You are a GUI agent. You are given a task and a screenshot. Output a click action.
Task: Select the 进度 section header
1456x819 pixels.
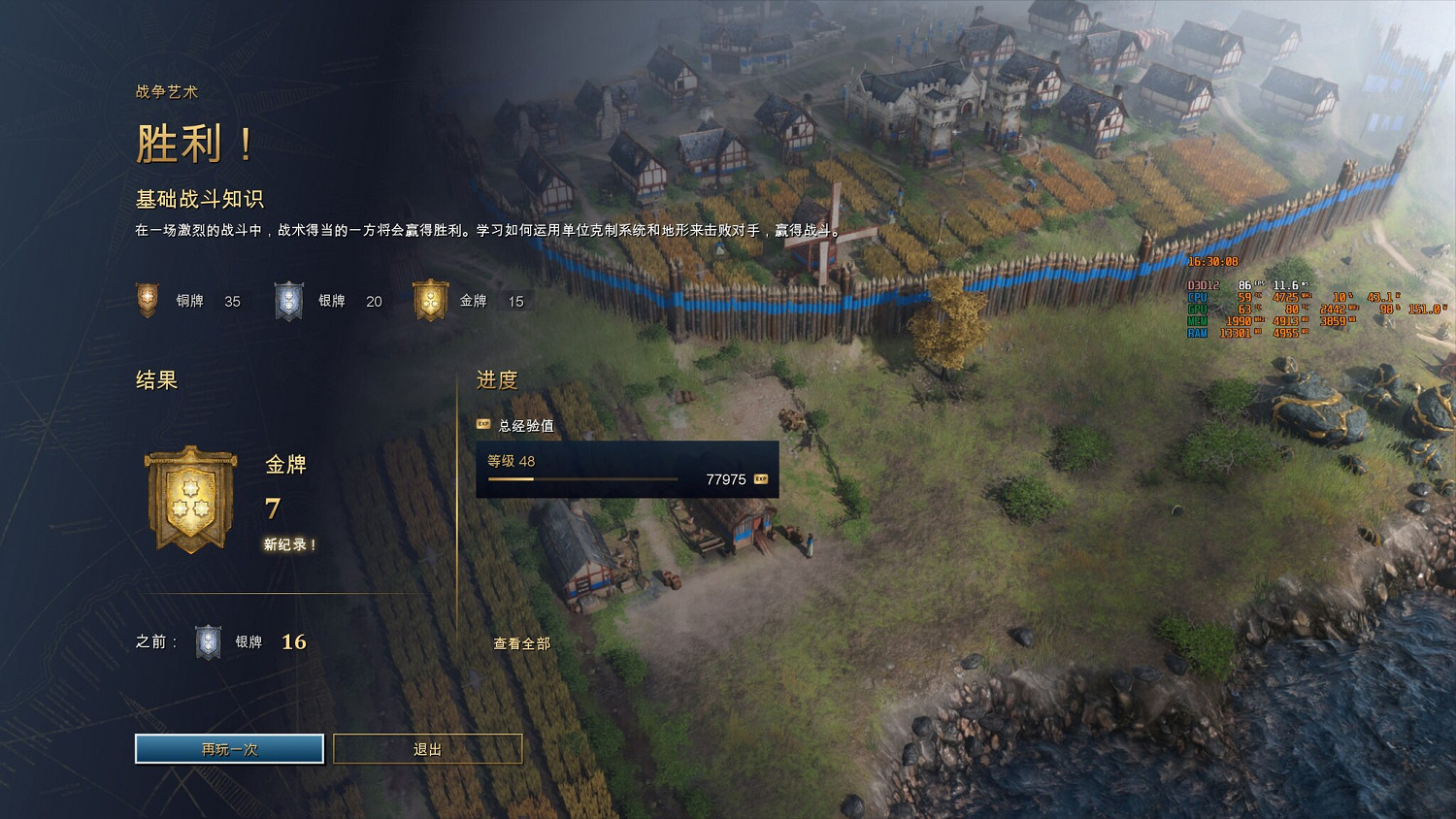click(x=495, y=380)
